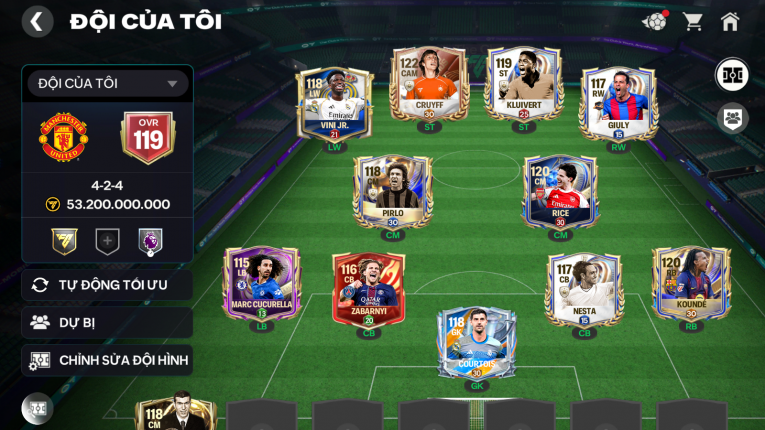Choose the Rice midfielder card
The image size is (765, 430).
(x=560, y=192)
